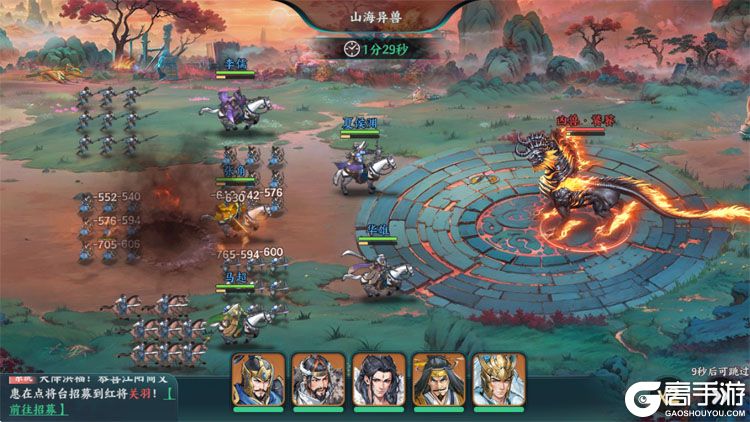Select the blue-helmeted general portrait
Viewport: 750px width, 422px height.
(x=258, y=380)
